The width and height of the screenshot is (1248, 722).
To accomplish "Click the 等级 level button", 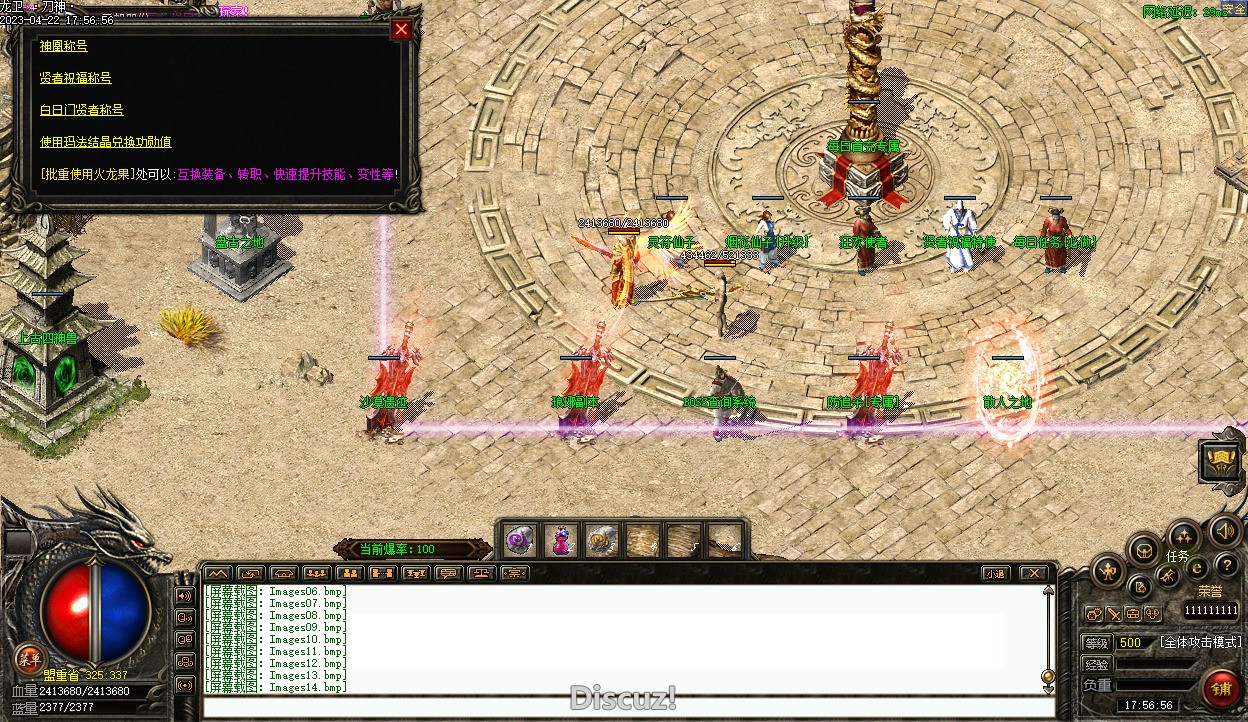I will coord(1097,643).
